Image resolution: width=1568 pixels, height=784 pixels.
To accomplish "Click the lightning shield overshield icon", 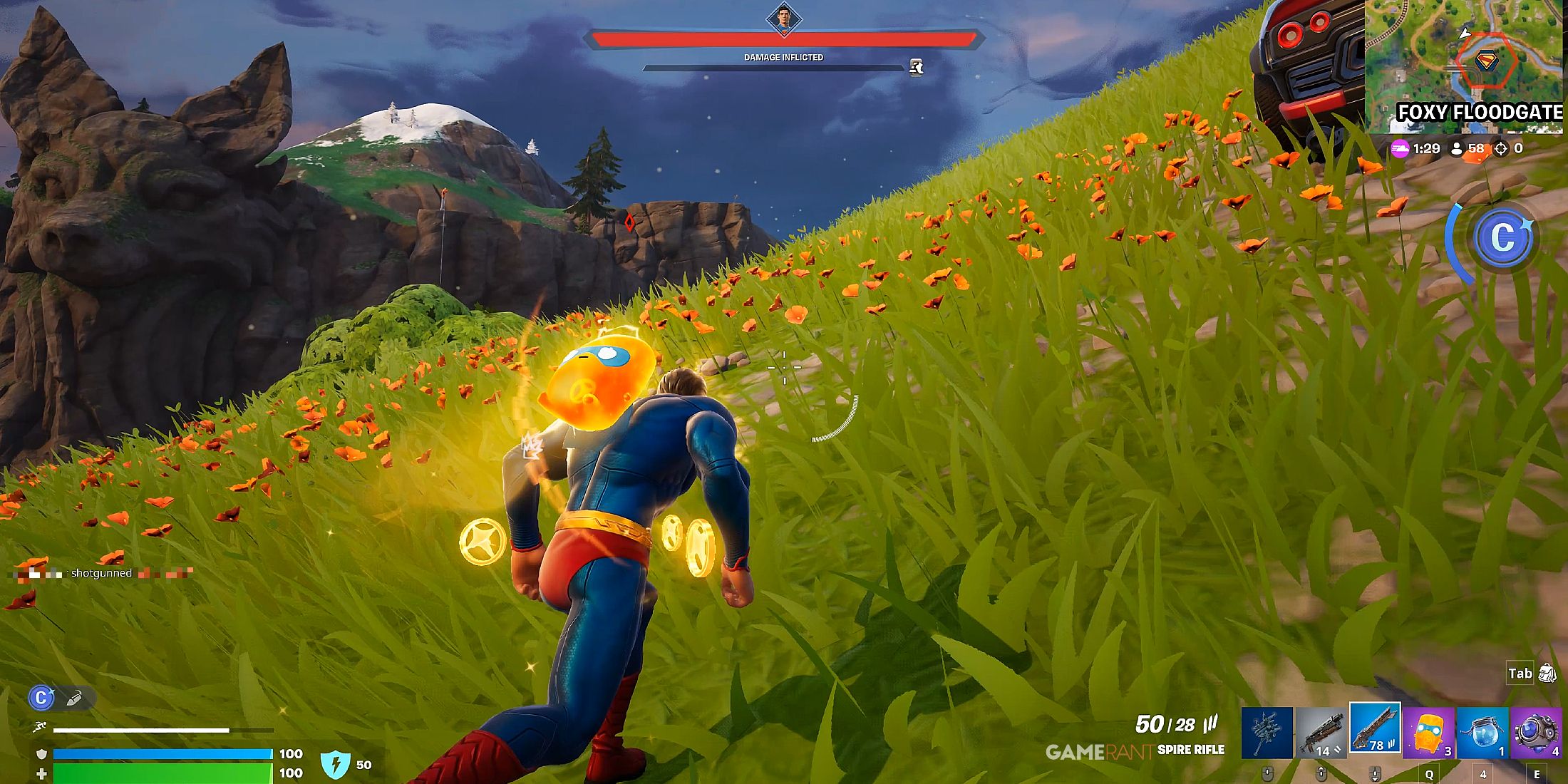I will click(334, 765).
